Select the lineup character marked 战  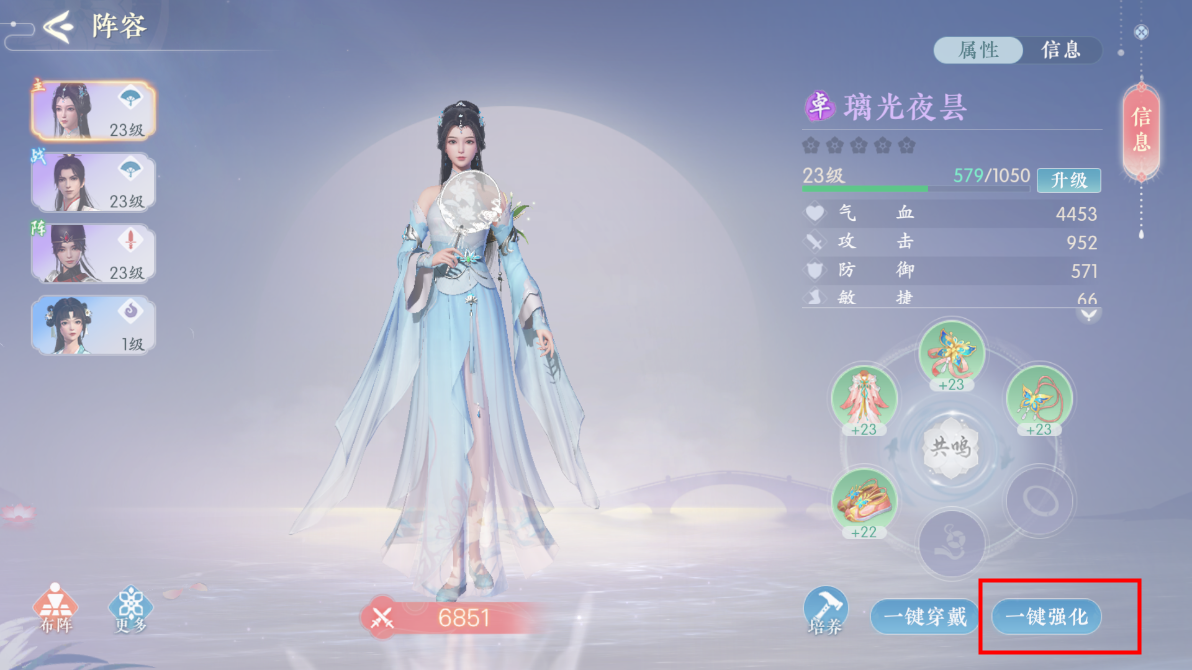click(92, 182)
